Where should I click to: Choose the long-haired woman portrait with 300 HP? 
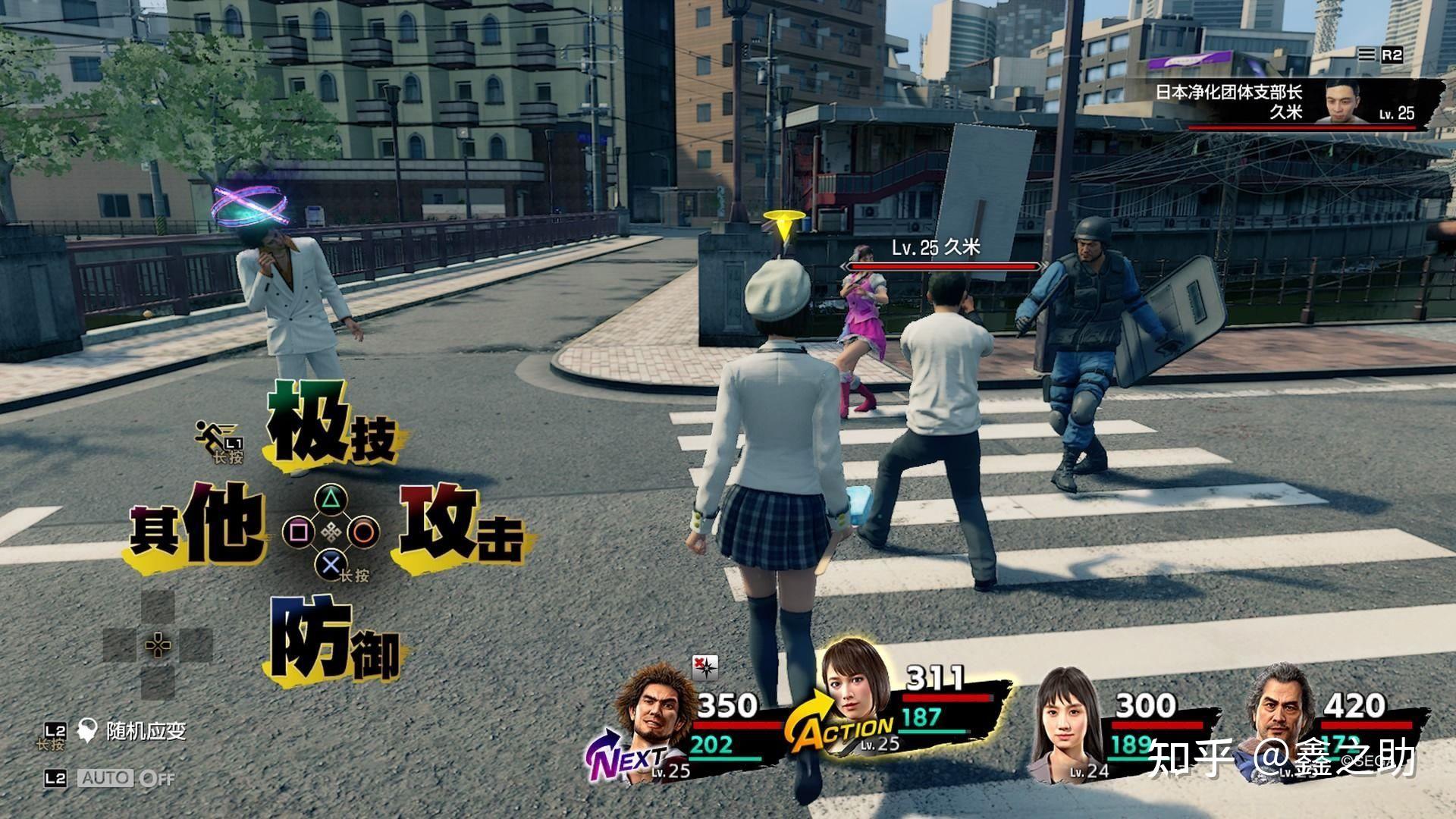pyautogui.click(x=1068, y=717)
